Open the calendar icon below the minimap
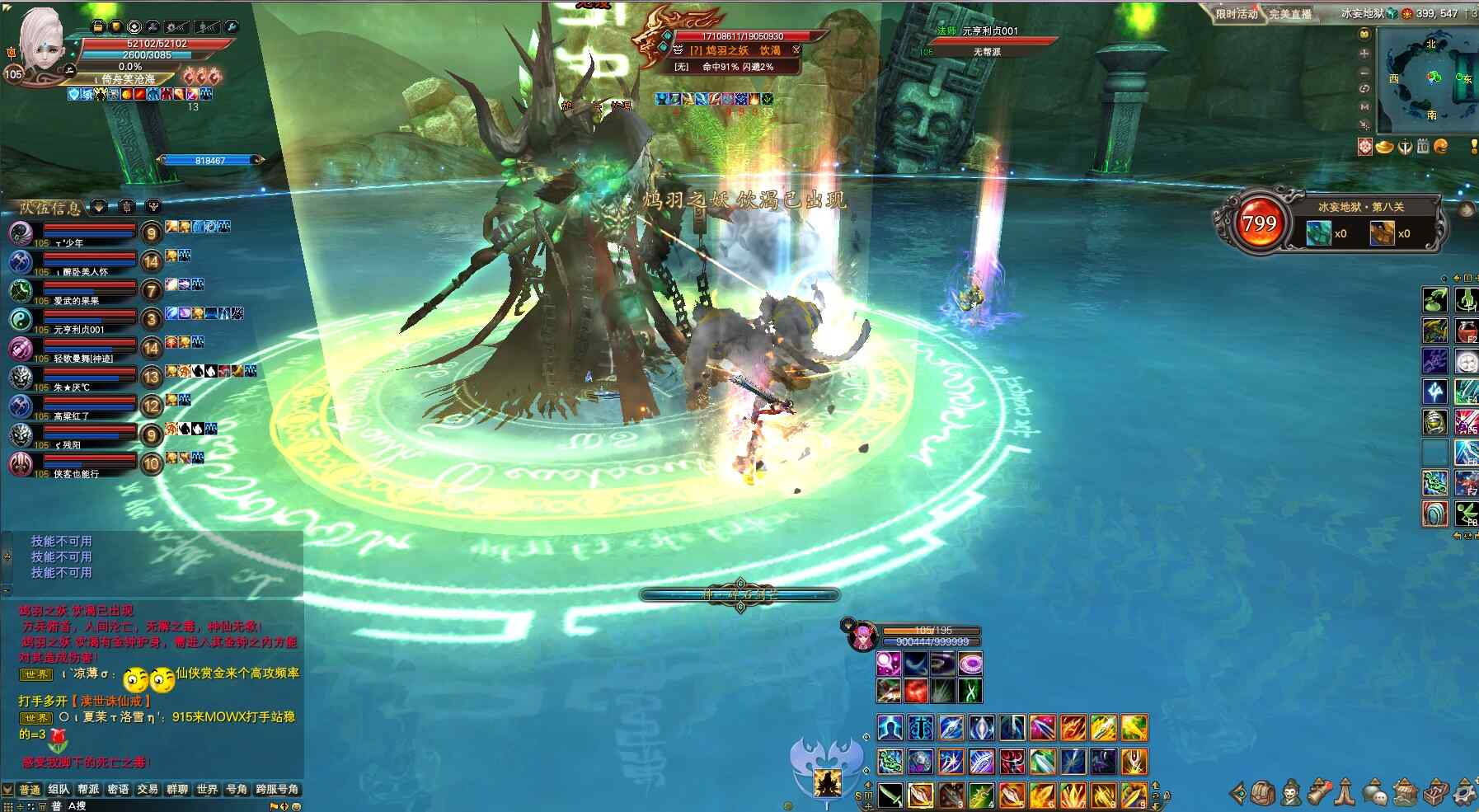 pyautogui.click(x=1423, y=147)
